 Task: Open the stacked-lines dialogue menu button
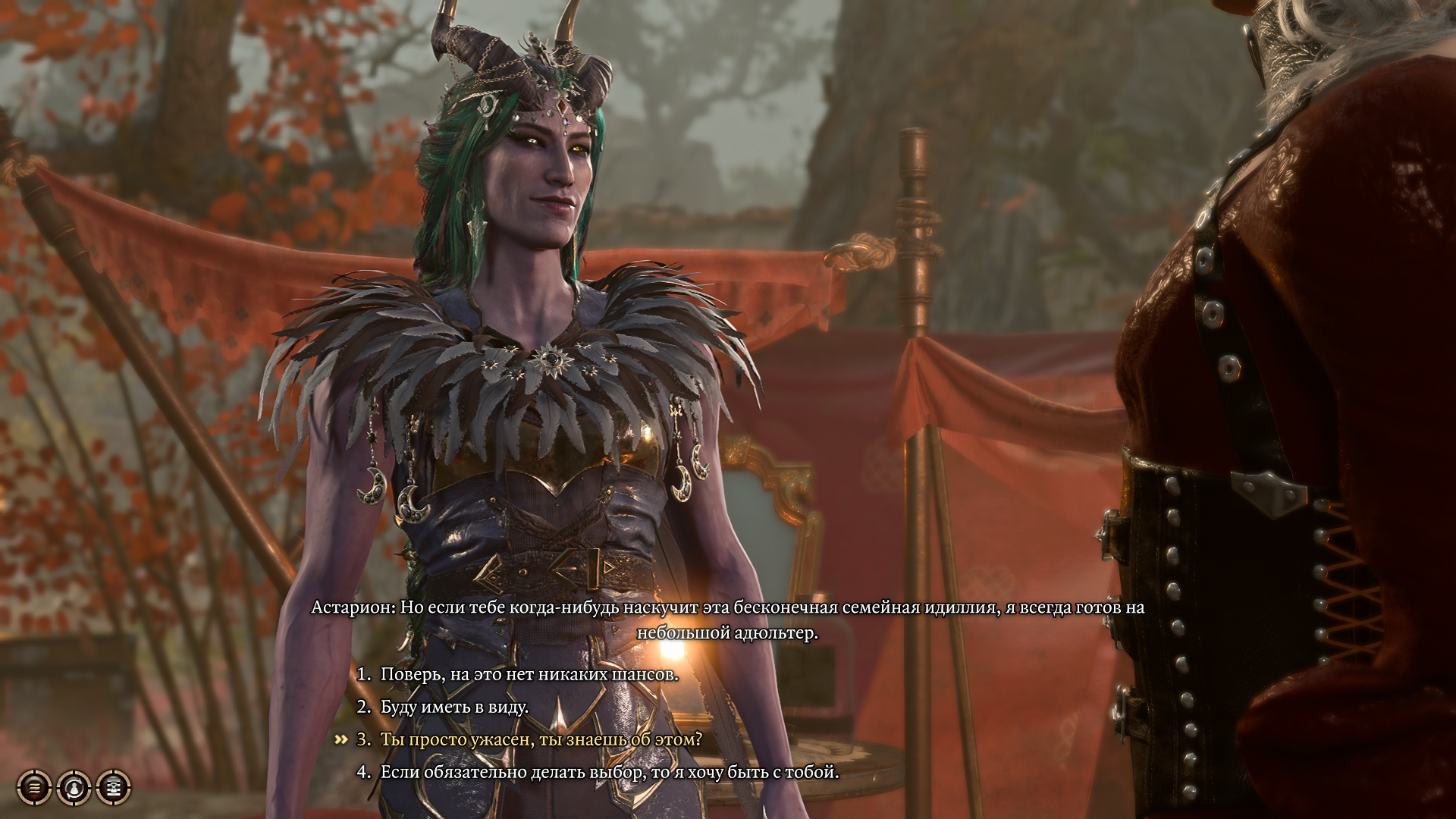34,788
